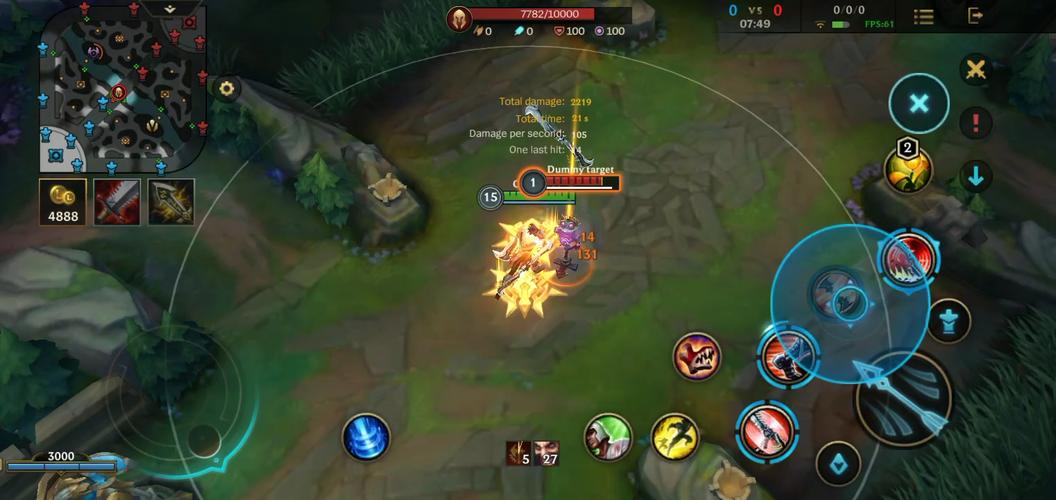
Task: Collapse the minimap using the top arrow
Action: pyautogui.click(x=168, y=8)
